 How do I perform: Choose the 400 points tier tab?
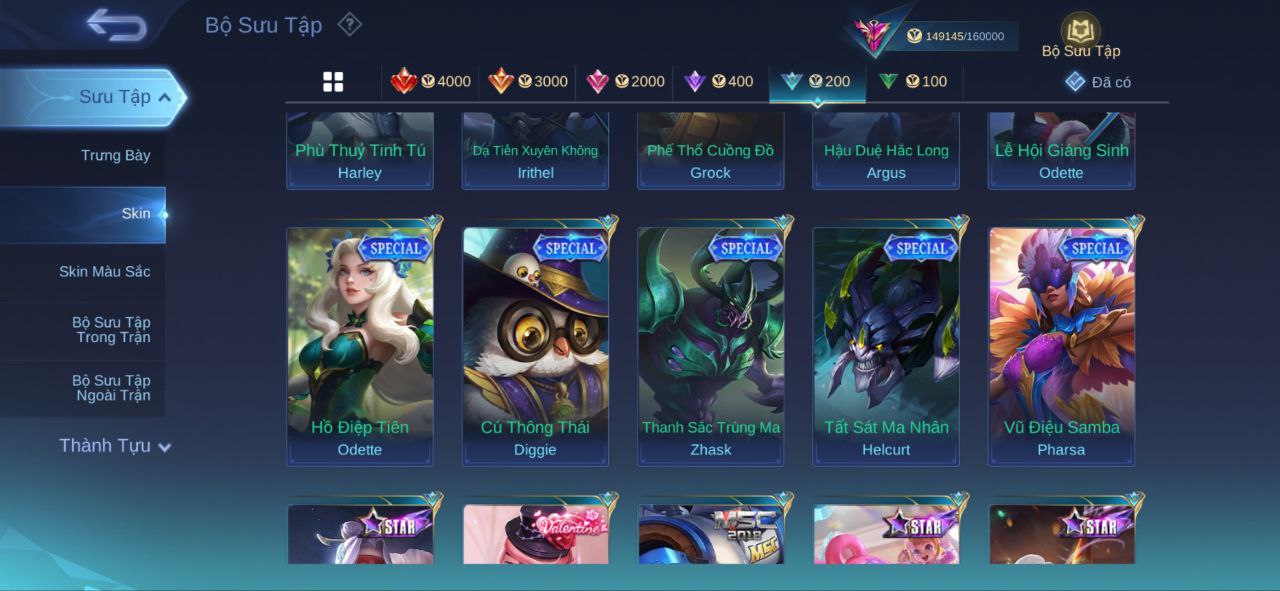[x=718, y=82]
